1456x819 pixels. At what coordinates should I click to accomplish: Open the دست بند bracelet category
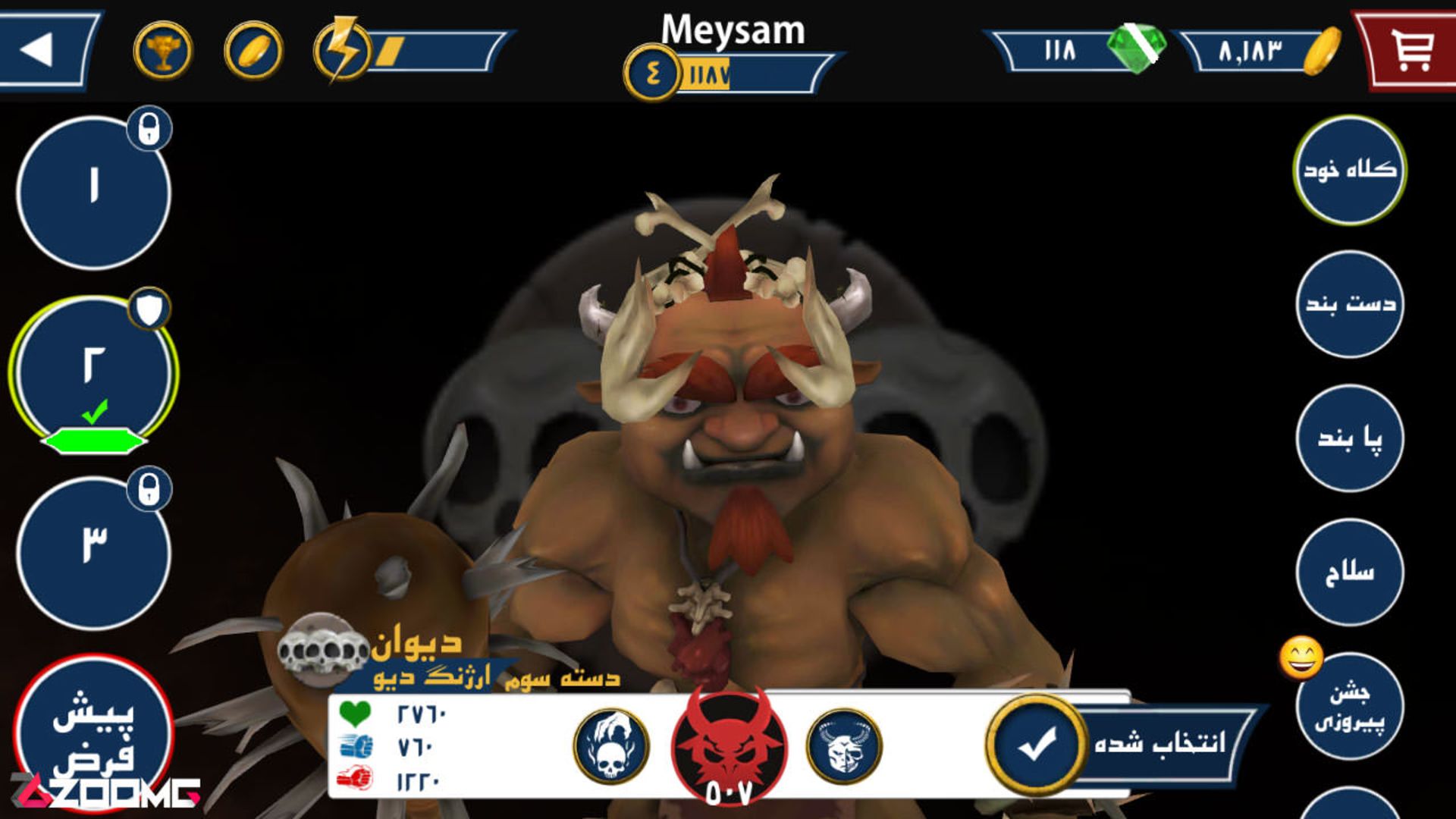(x=1349, y=304)
